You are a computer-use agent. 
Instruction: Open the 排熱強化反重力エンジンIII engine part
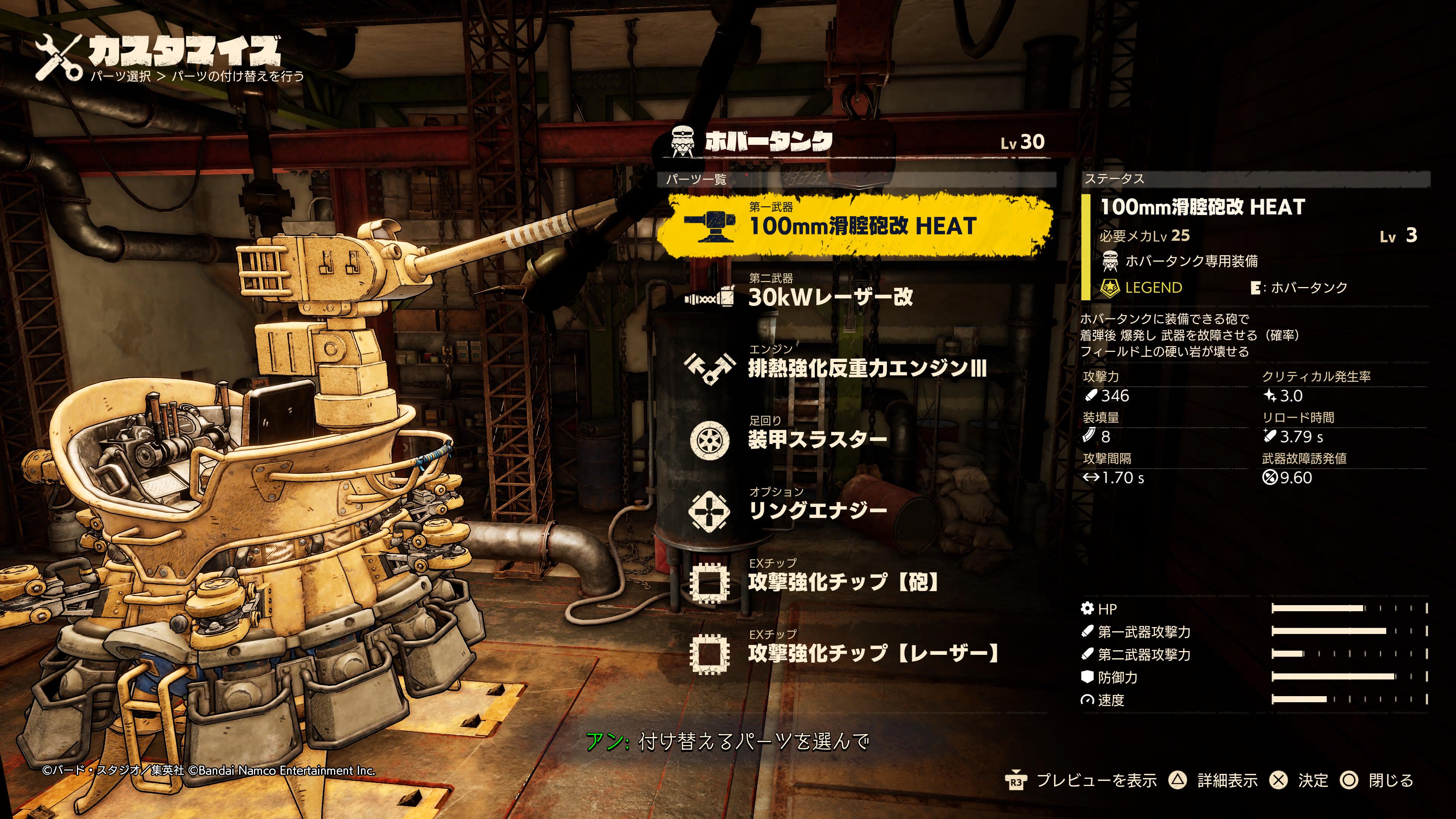point(866,368)
